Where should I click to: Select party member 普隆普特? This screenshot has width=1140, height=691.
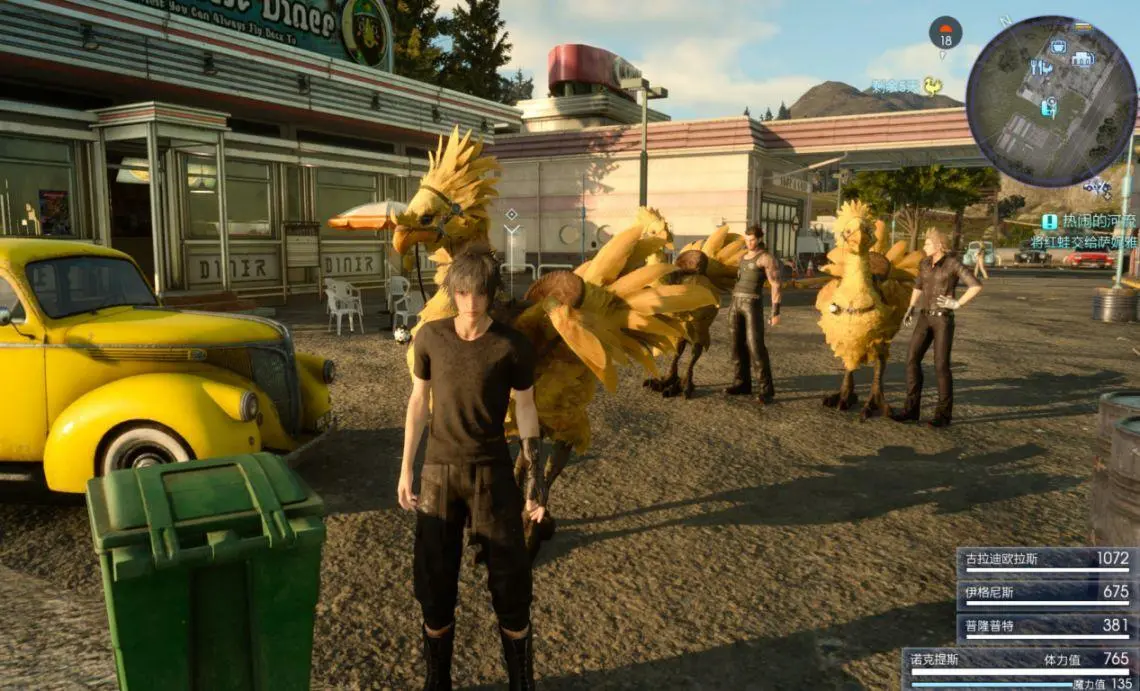[1046, 627]
